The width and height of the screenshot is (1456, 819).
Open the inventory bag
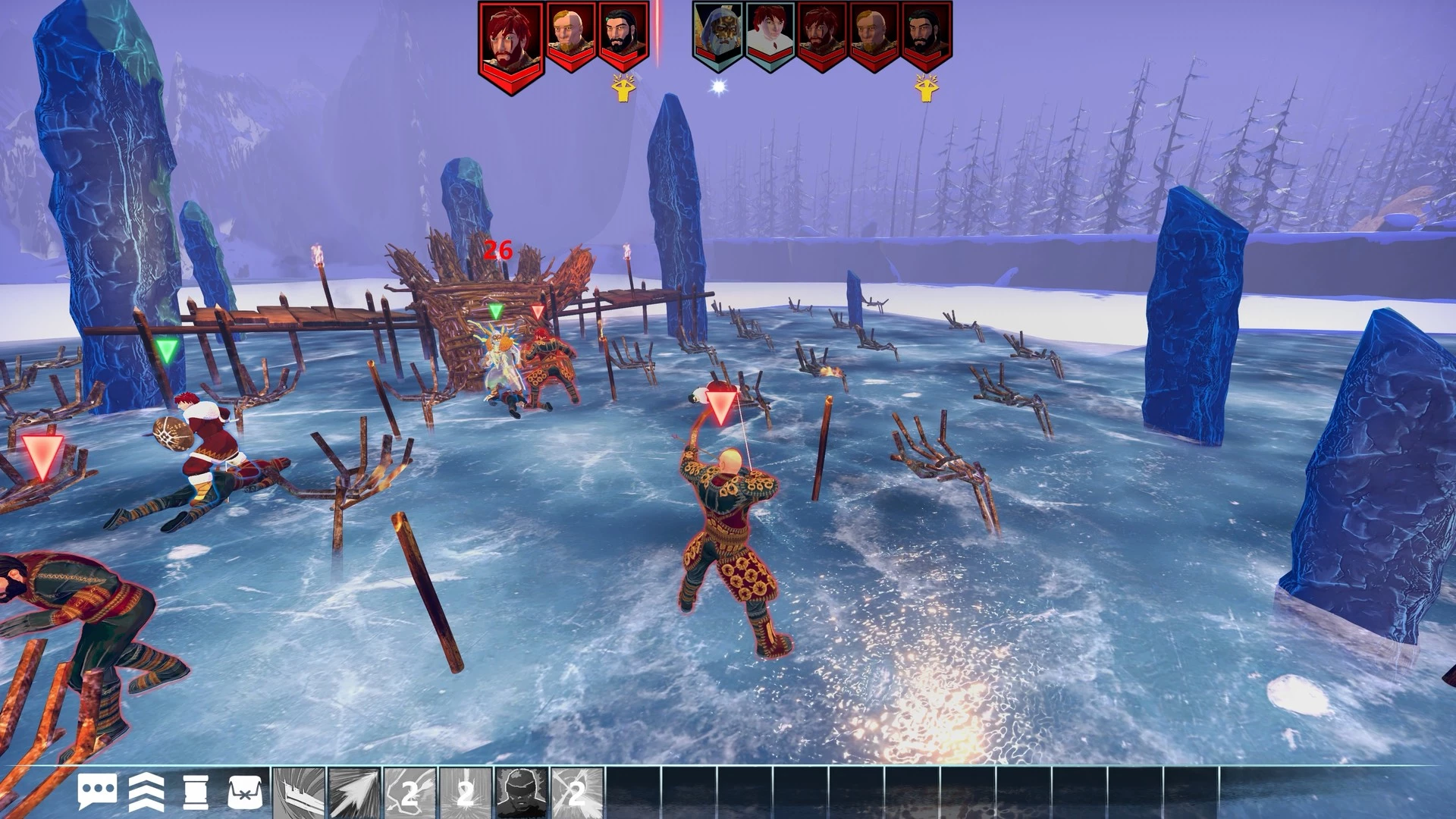point(245,792)
